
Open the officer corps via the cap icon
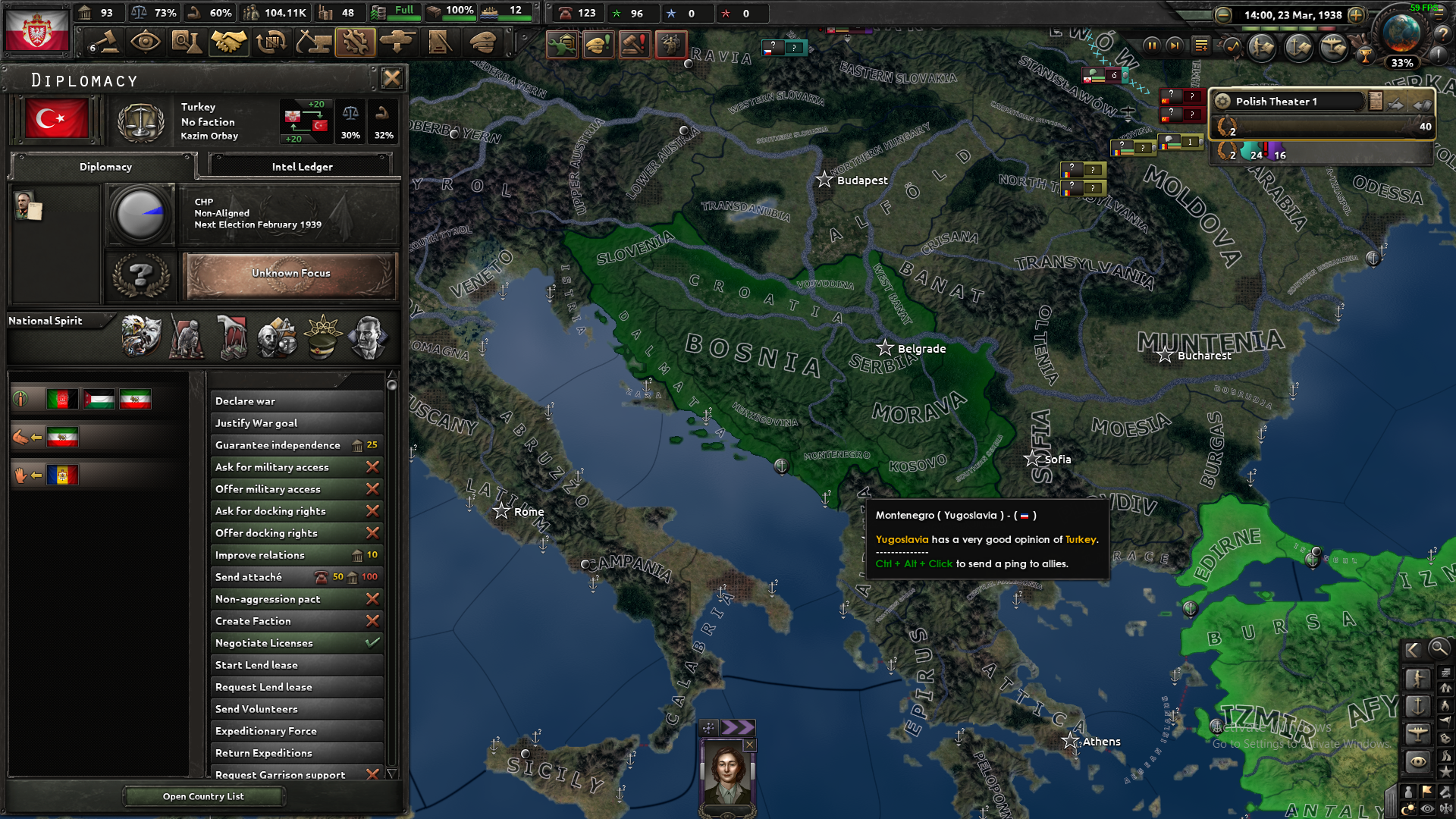482,42
